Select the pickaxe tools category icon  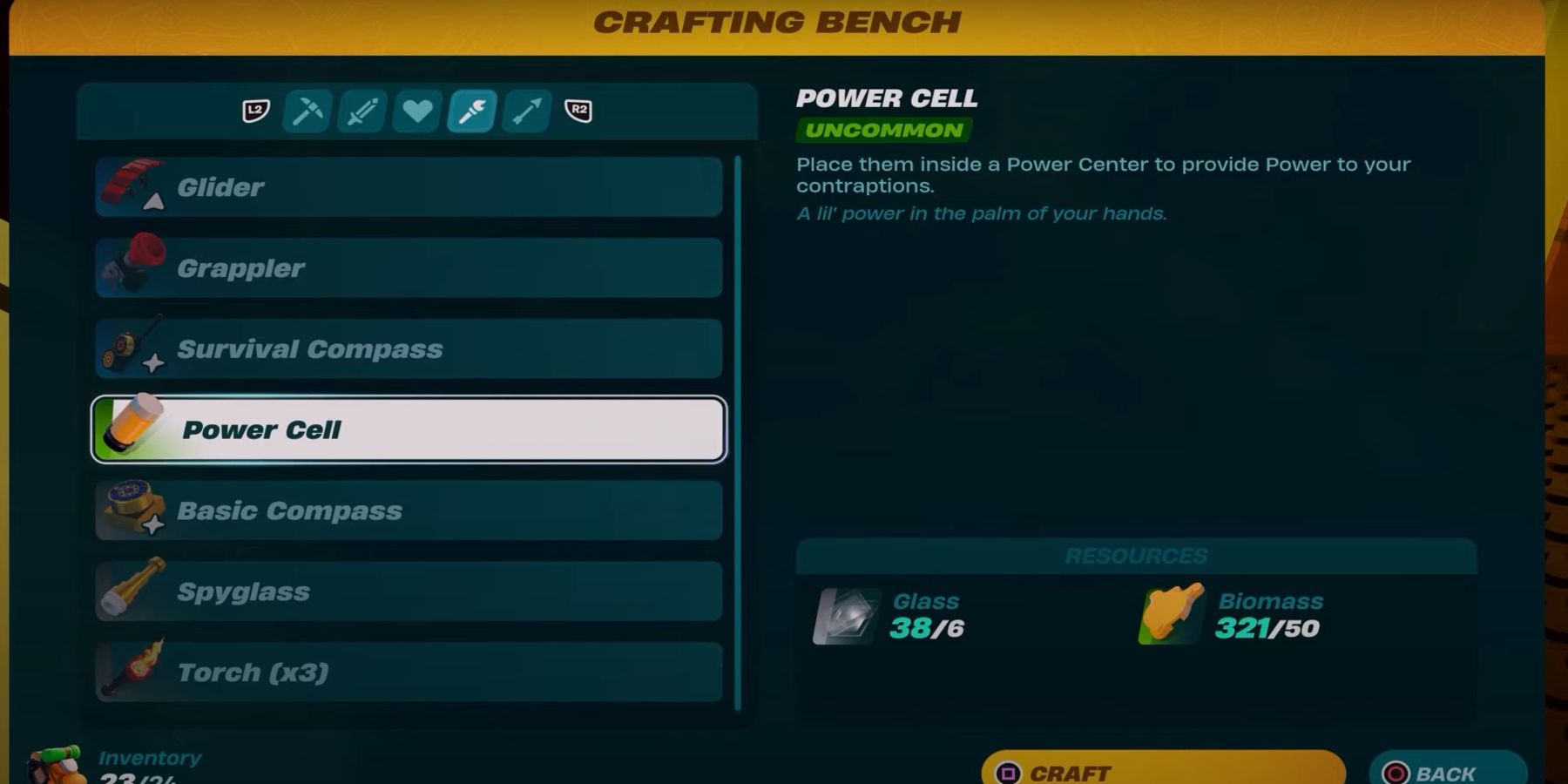[307, 112]
